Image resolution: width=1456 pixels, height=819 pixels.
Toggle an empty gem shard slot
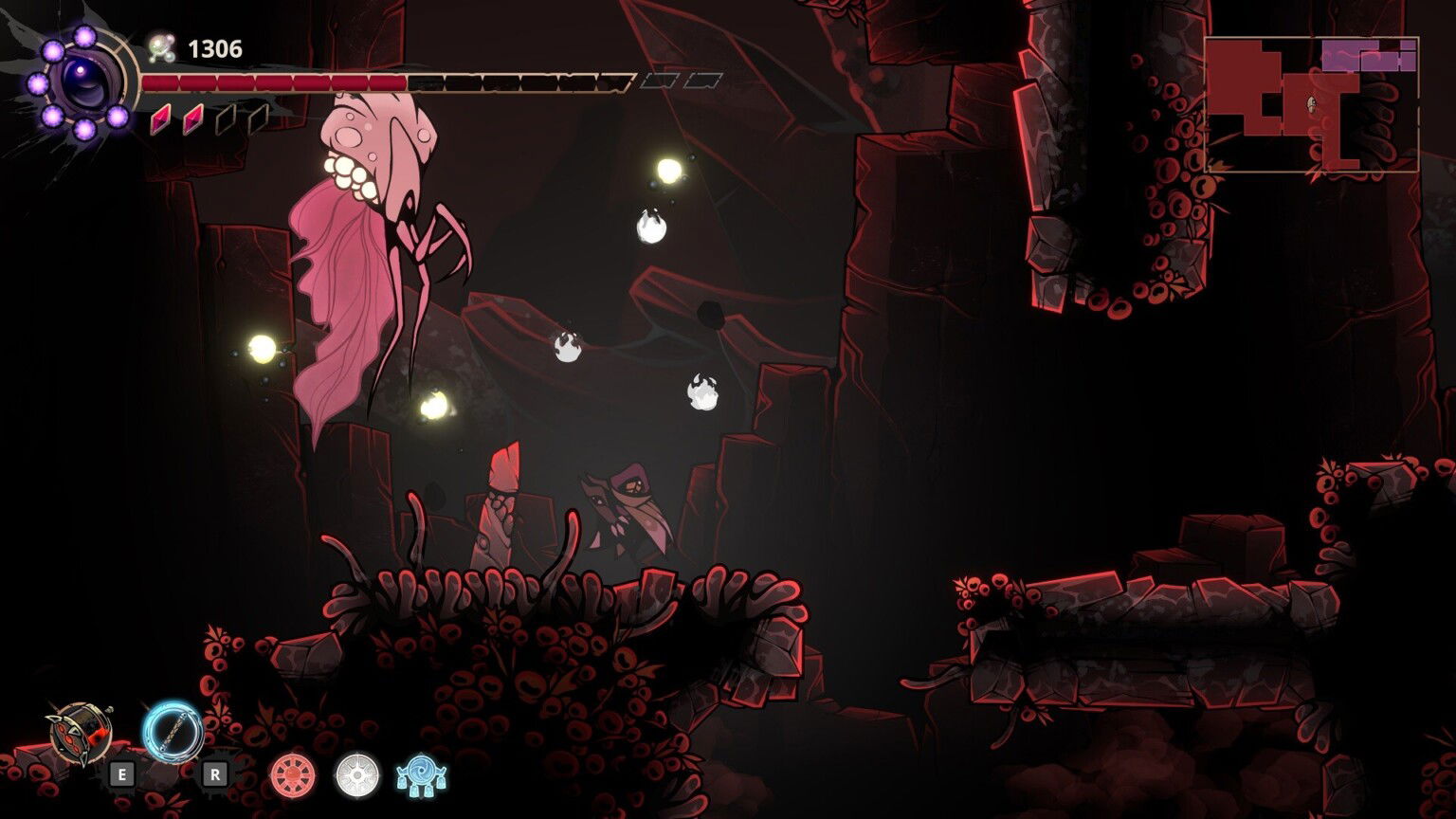[225, 120]
